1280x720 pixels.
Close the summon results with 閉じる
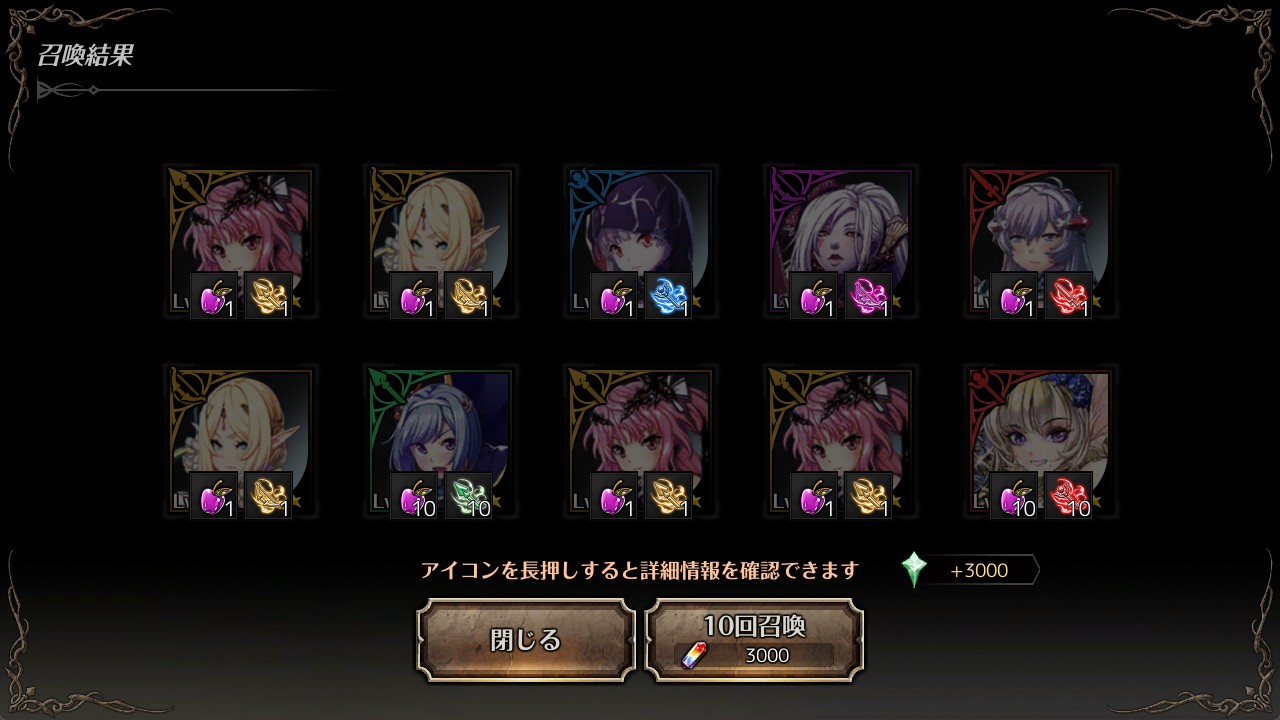coord(526,640)
